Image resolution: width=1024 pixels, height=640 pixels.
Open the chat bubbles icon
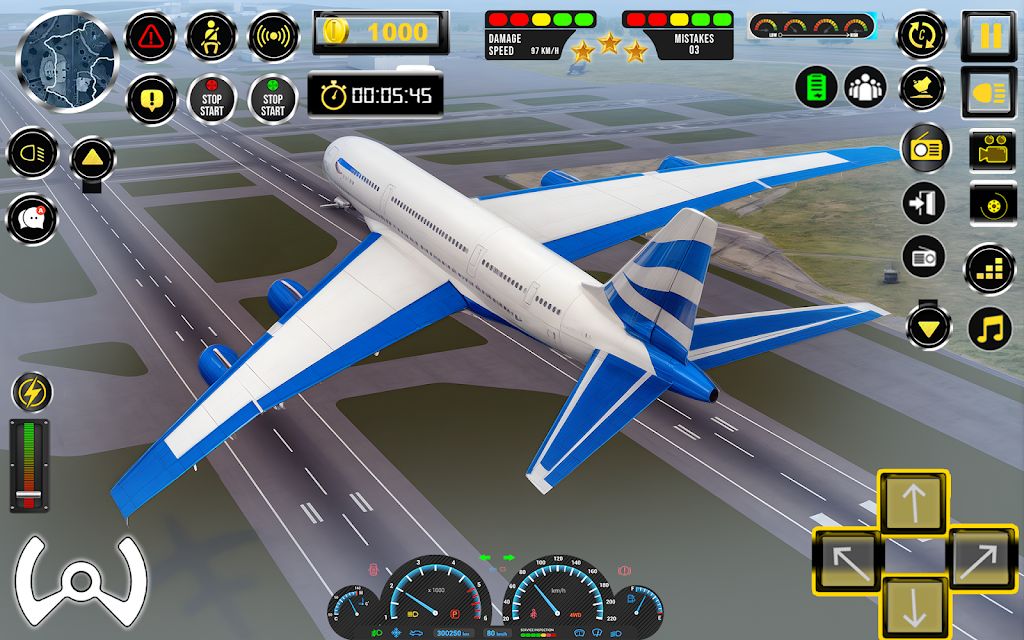[x=32, y=219]
